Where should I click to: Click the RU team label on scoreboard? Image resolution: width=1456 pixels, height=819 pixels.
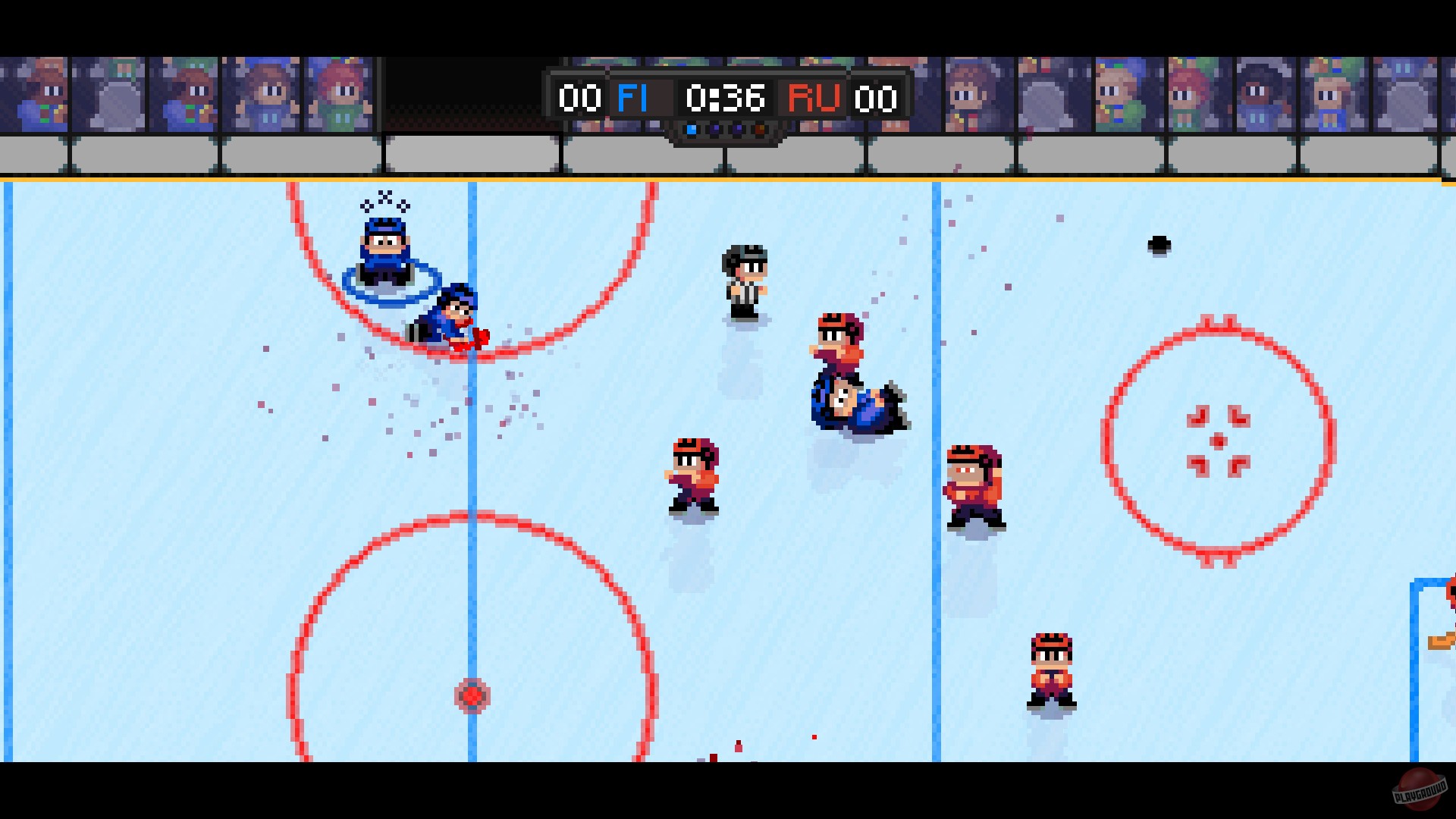pos(814,97)
